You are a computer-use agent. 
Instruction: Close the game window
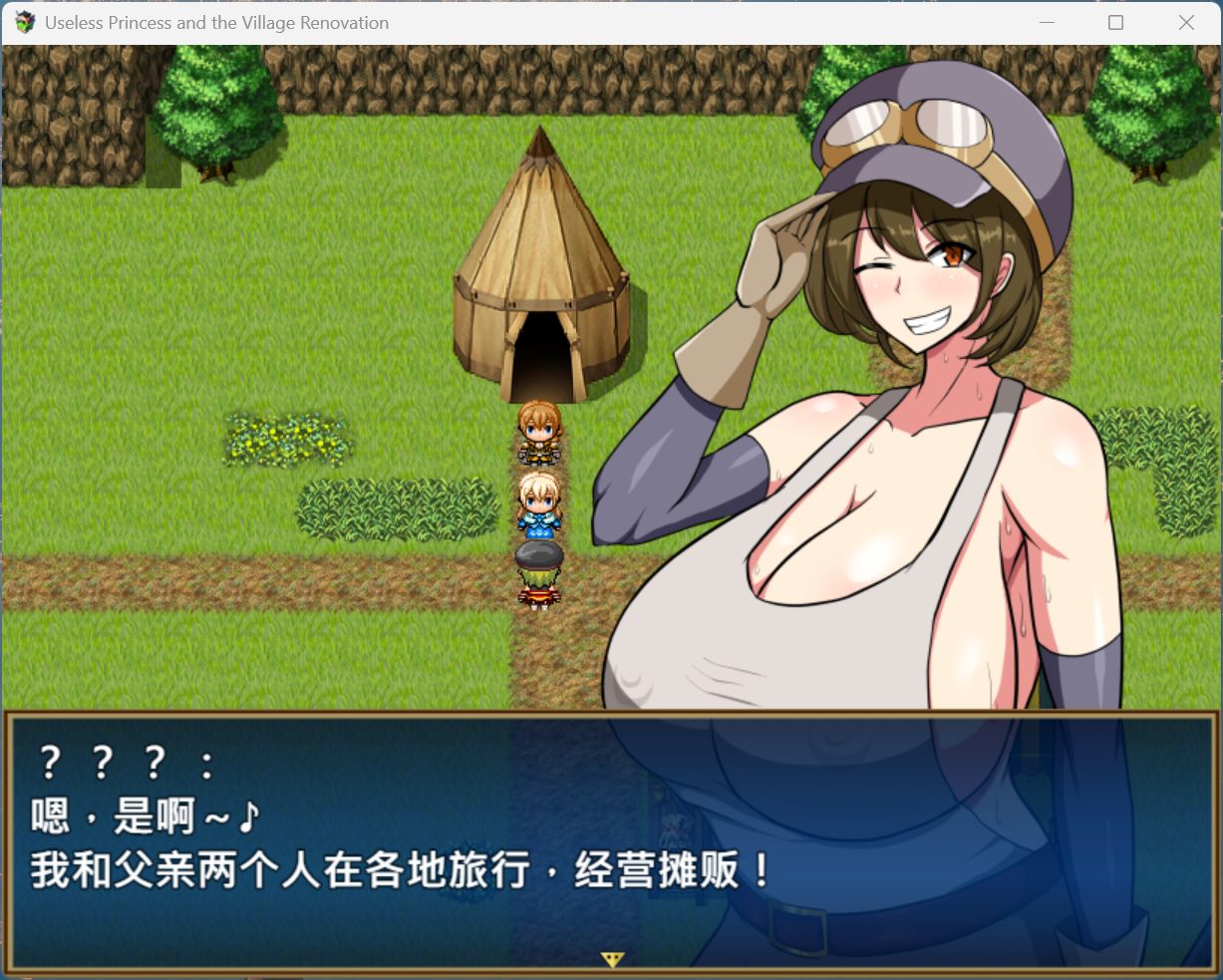1185,23
